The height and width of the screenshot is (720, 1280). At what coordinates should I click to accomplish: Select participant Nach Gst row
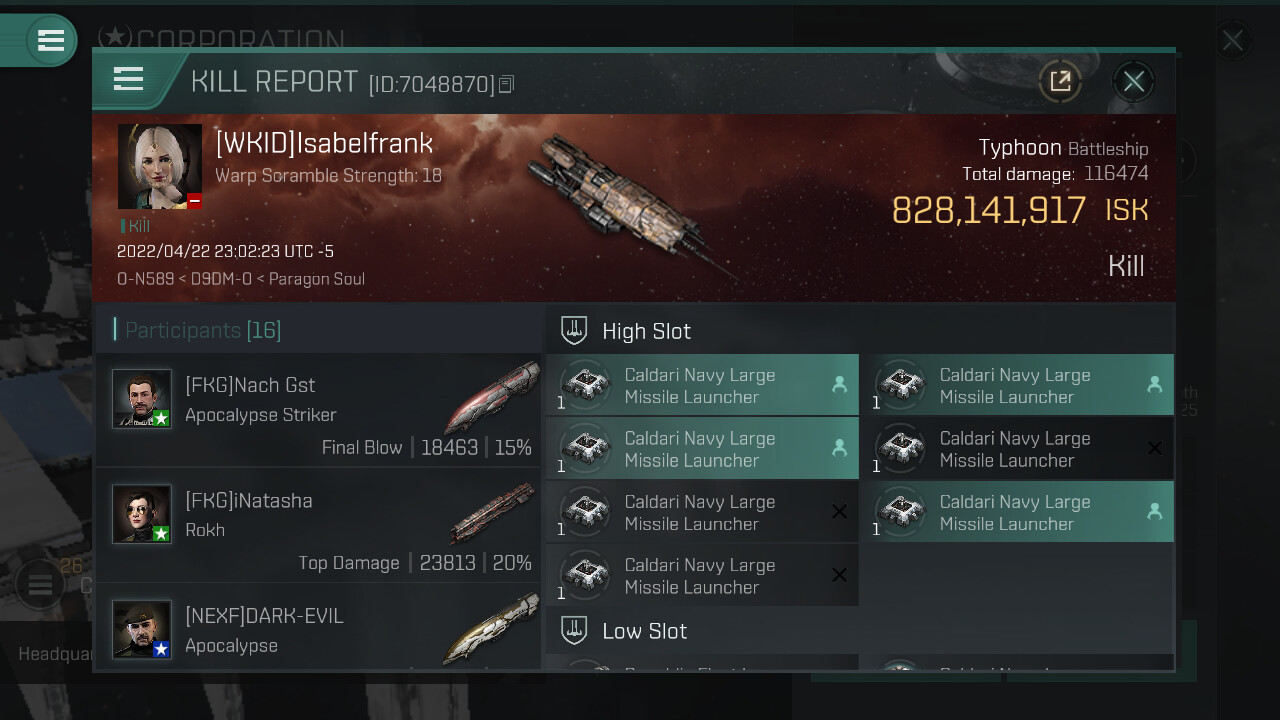[x=318, y=410]
